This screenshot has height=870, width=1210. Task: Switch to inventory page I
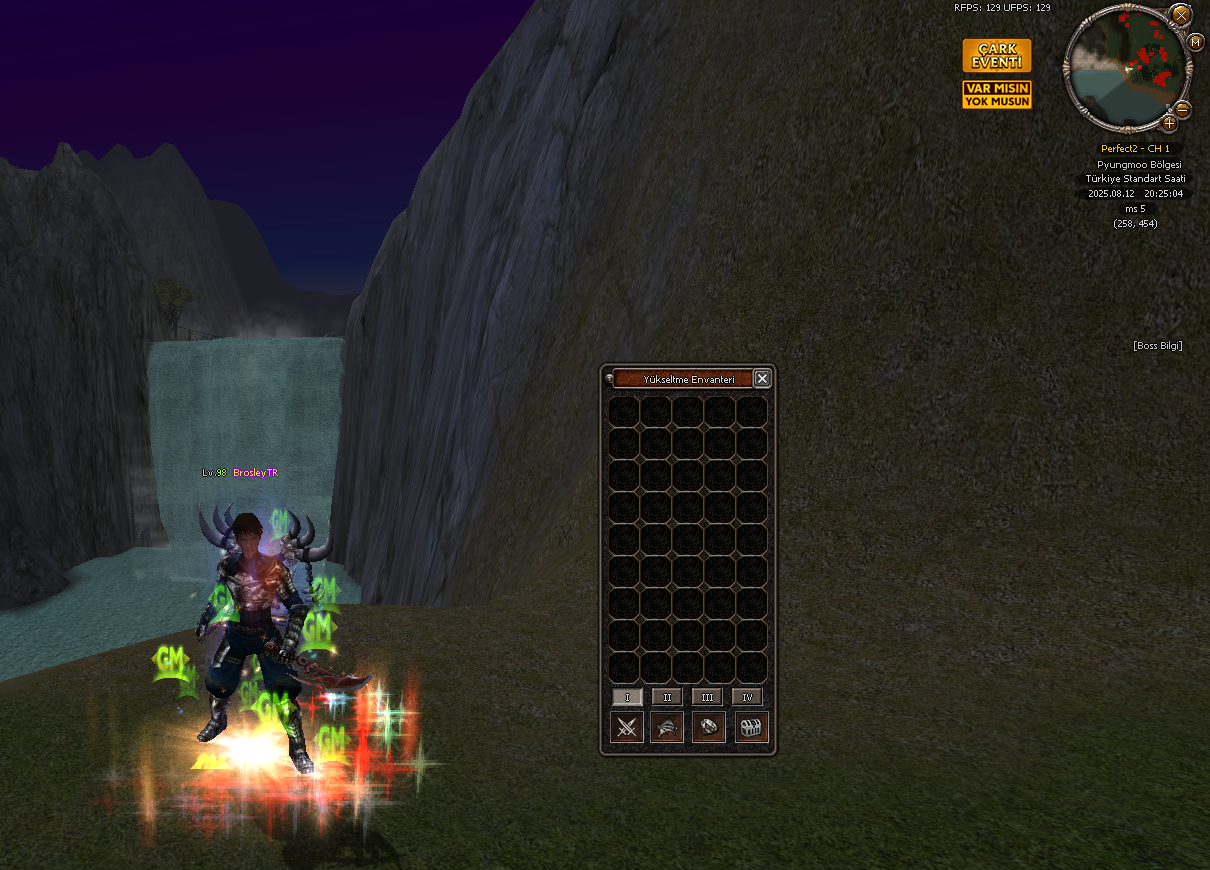click(627, 697)
